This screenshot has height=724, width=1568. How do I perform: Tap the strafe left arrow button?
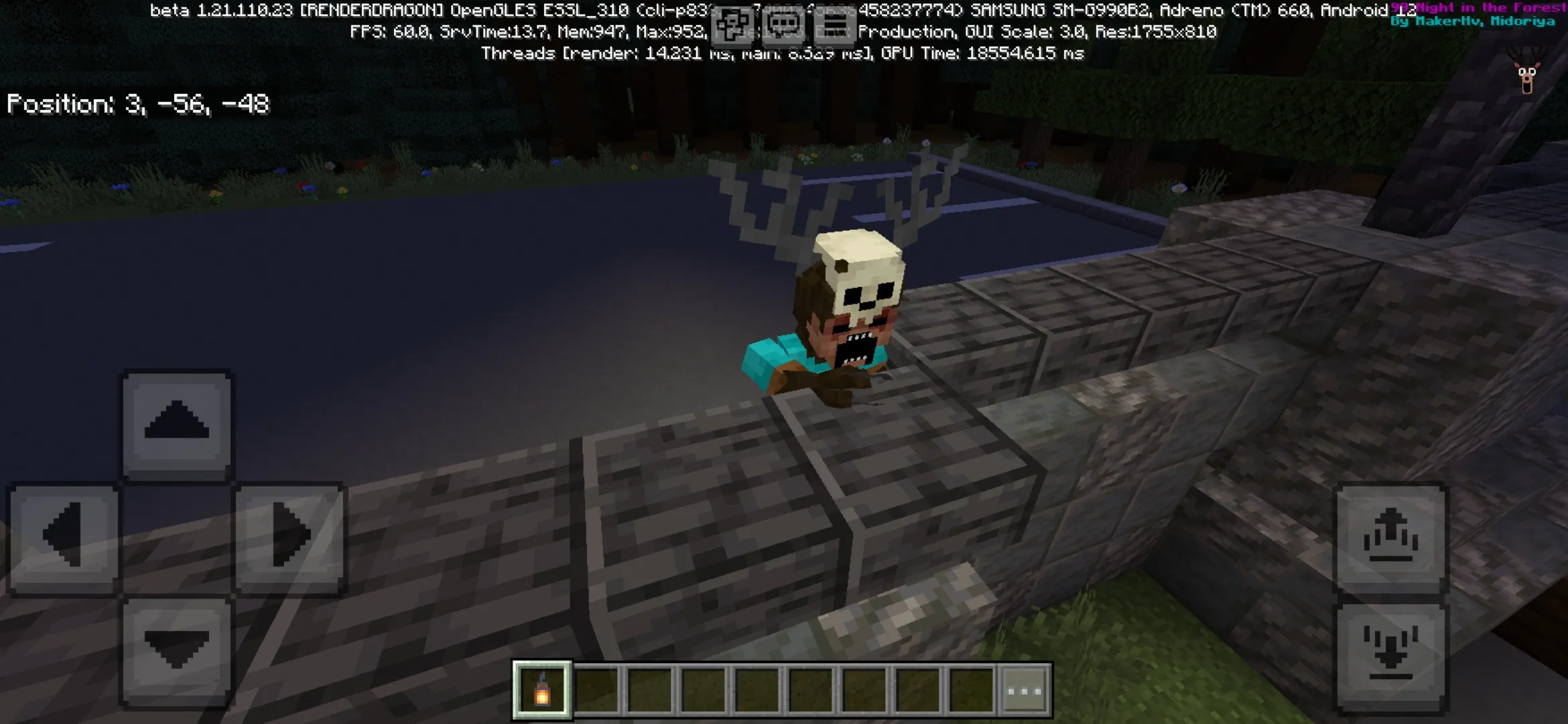[64, 536]
